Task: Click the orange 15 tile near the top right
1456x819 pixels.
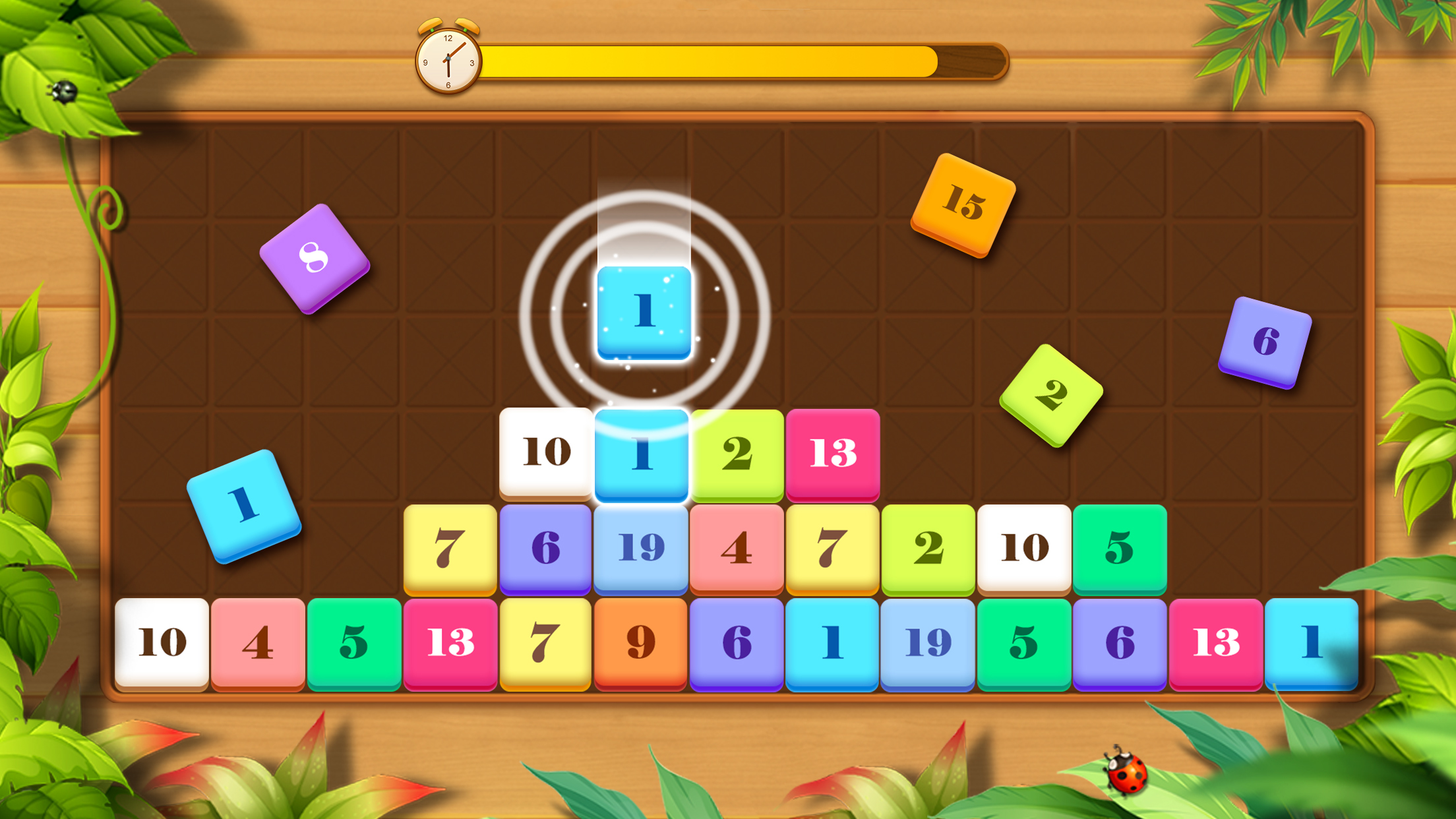Action: (x=964, y=202)
